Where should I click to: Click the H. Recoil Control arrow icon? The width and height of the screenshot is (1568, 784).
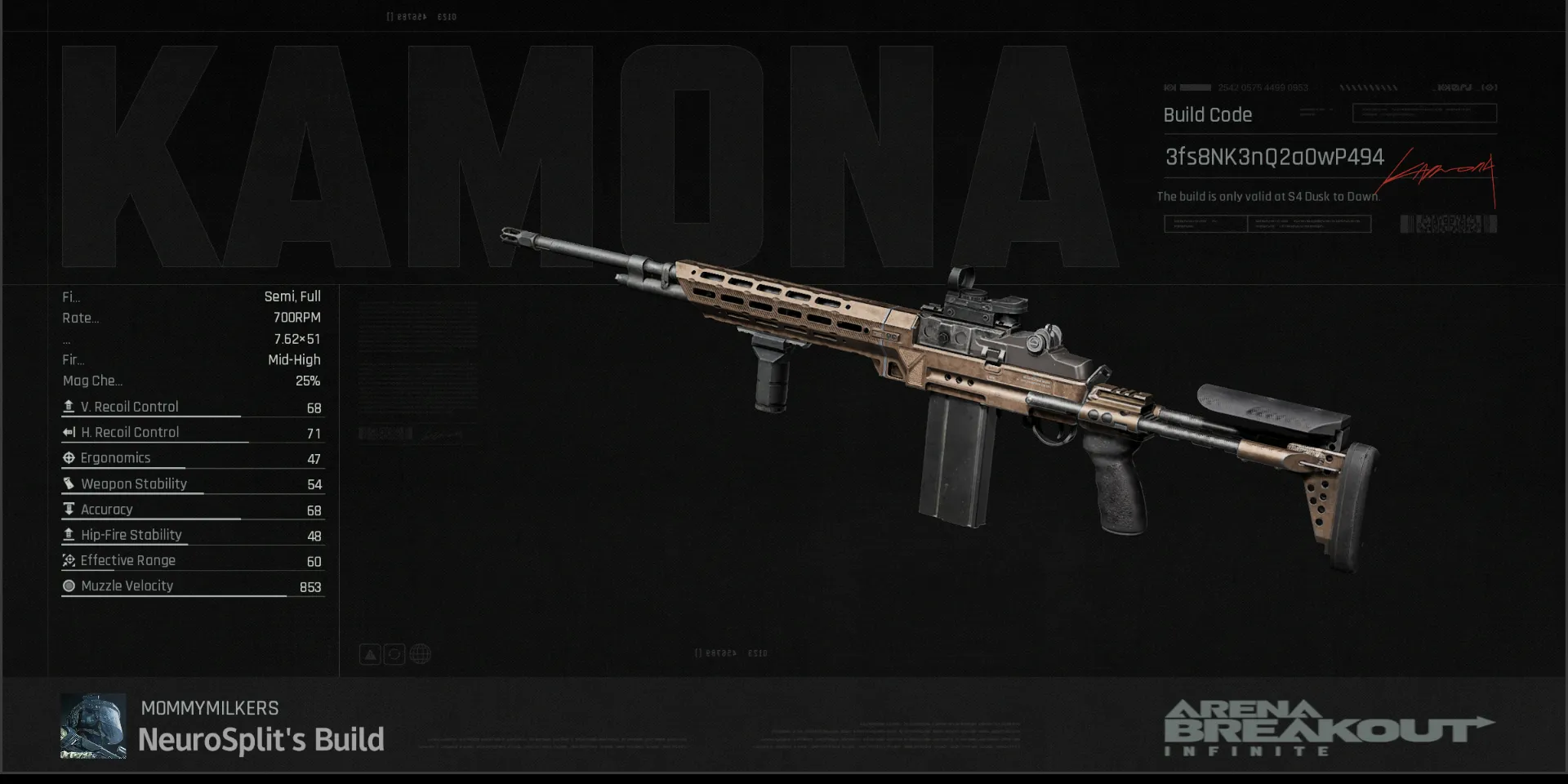click(69, 432)
